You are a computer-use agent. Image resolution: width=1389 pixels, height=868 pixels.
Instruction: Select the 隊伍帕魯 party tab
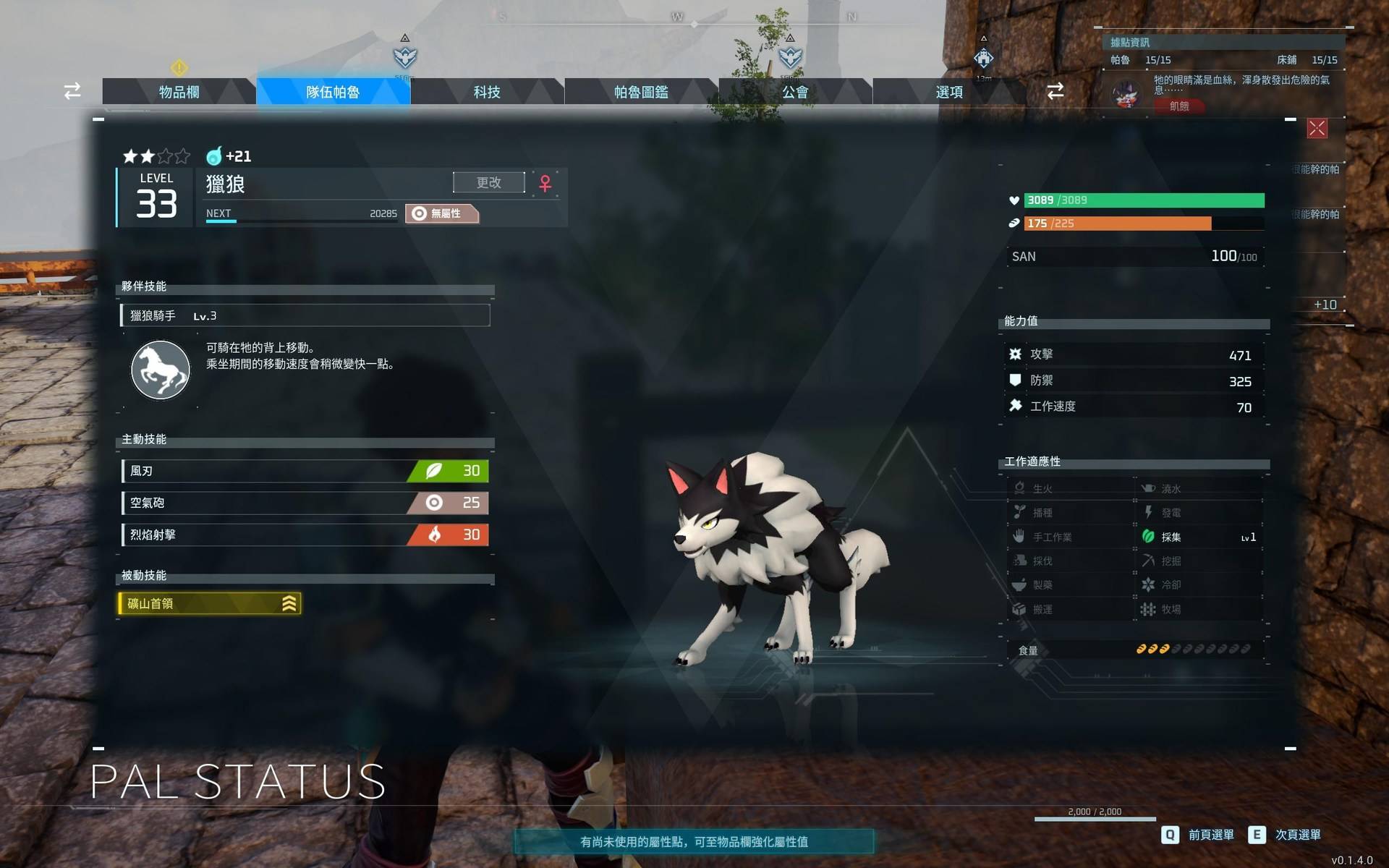[x=333, y=92]
